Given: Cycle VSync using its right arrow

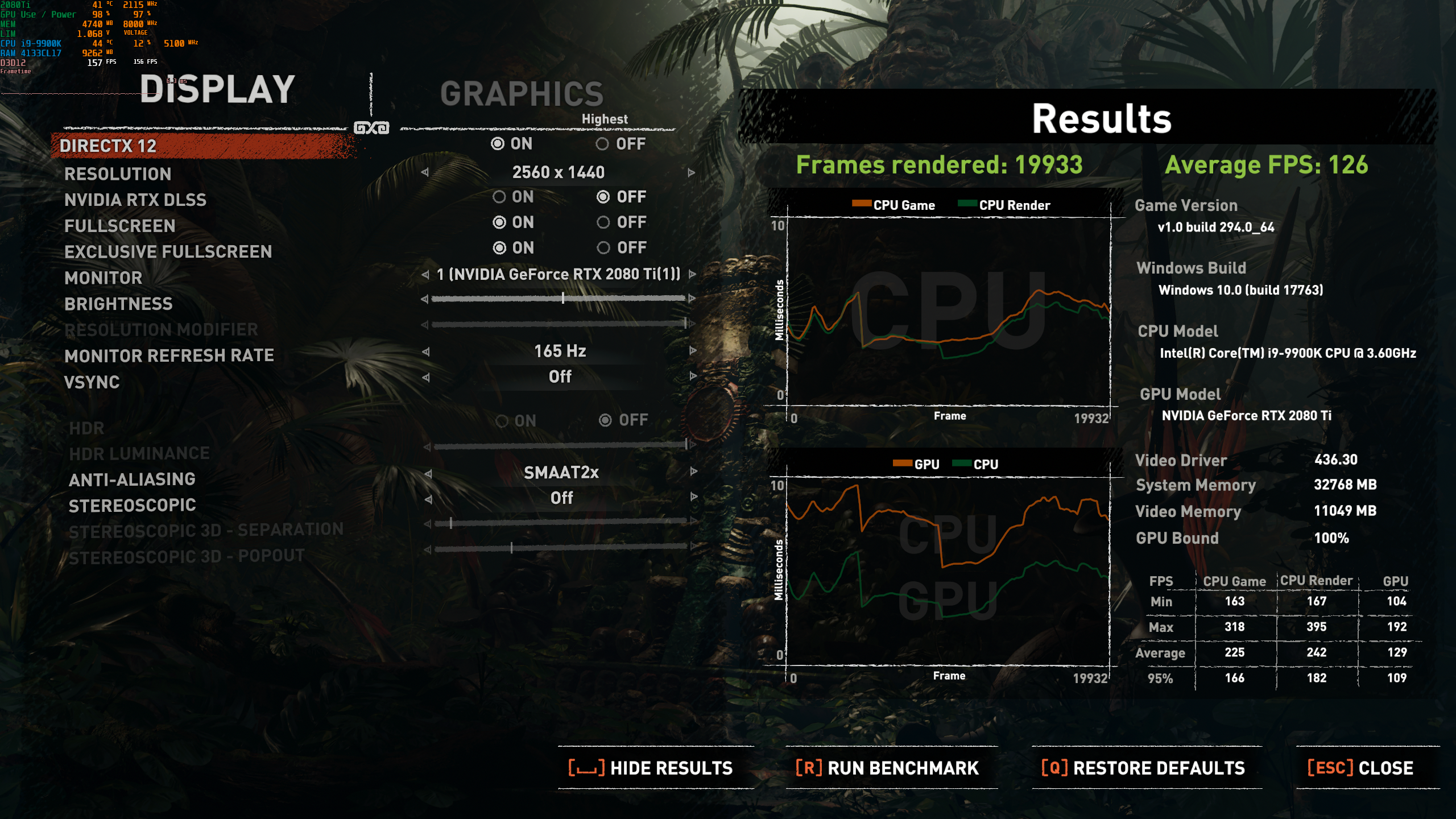Looking at the screenshot, I should pyautogui.click(x=692, y=376).
